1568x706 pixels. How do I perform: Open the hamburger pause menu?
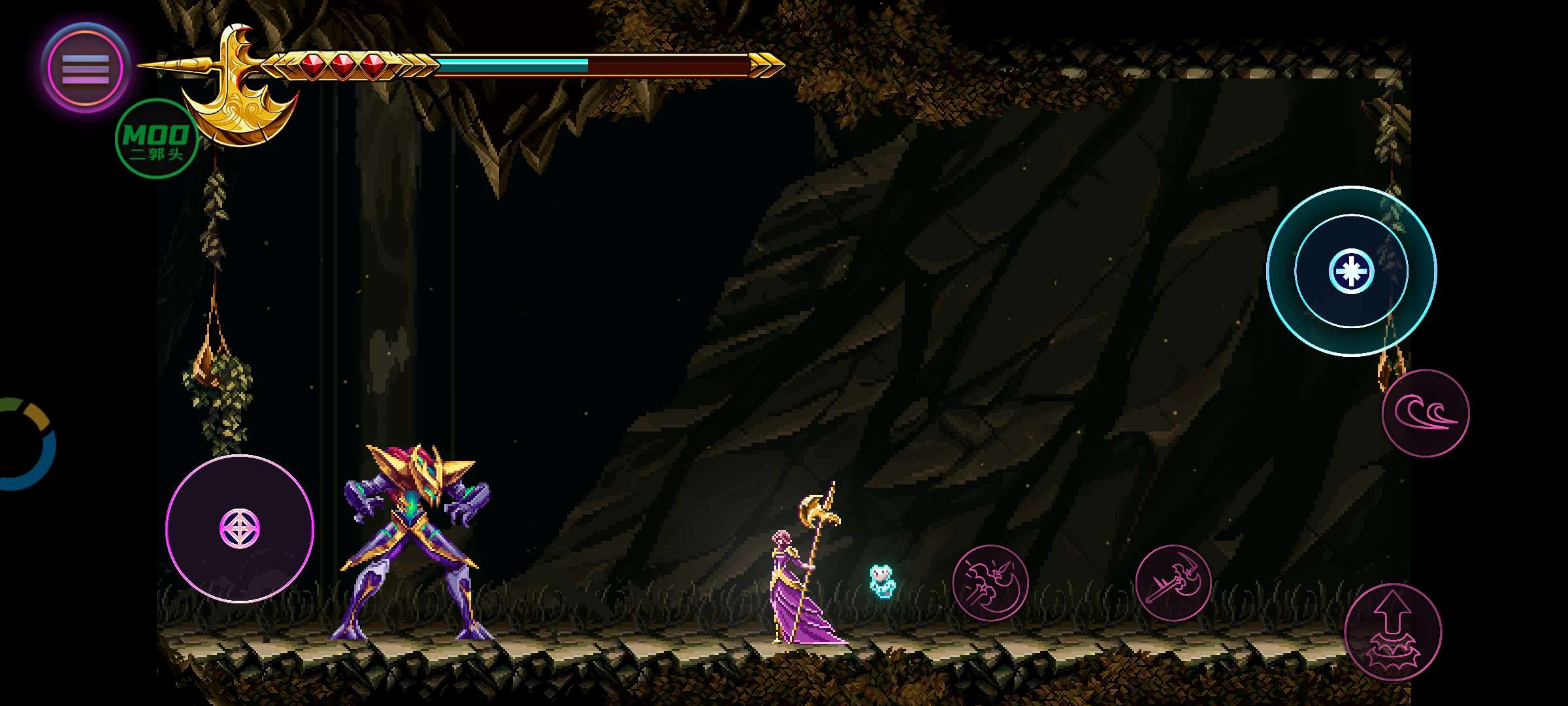(x=86, y=68)
